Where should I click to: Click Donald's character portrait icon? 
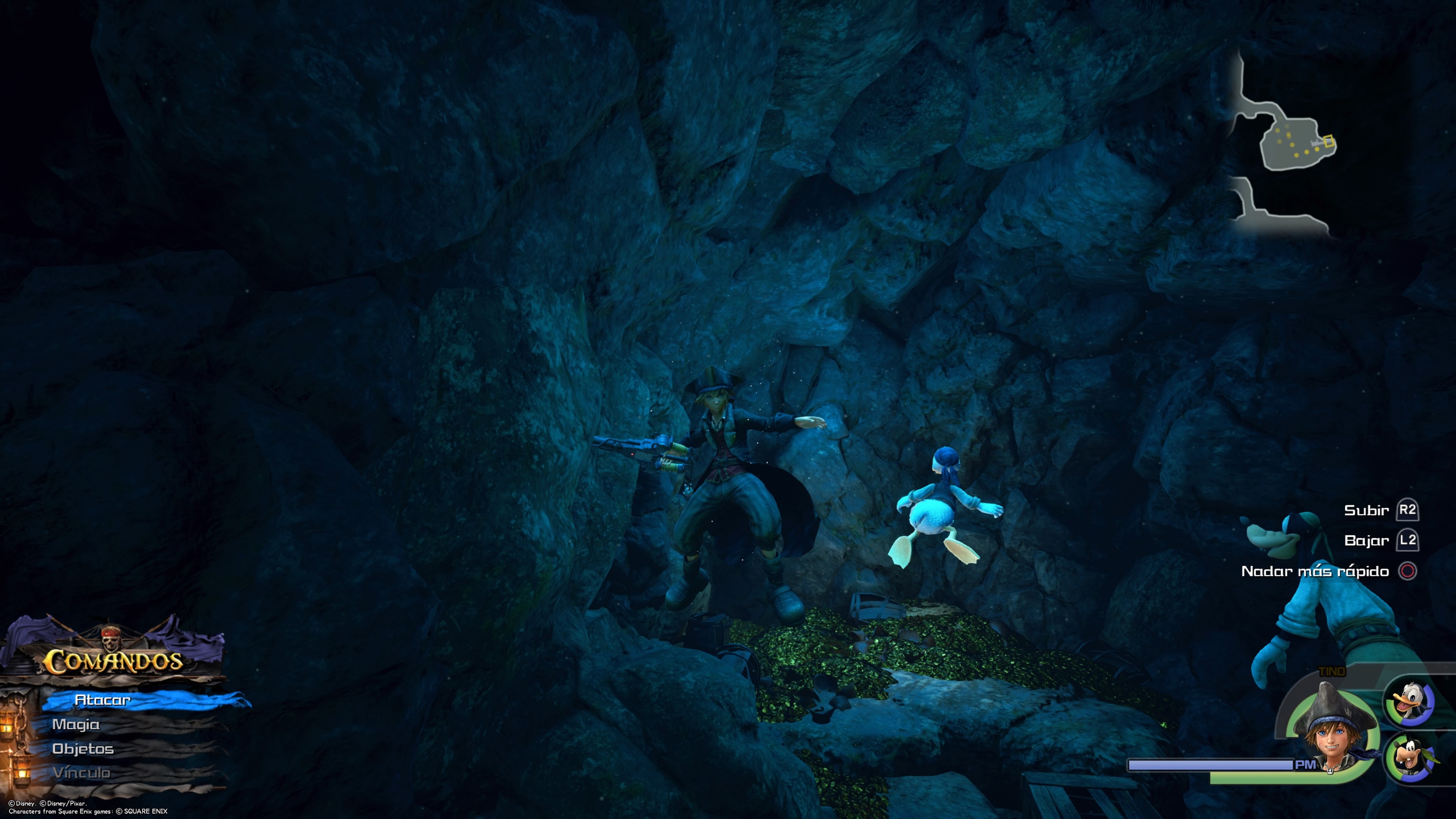coord(1409,700)
